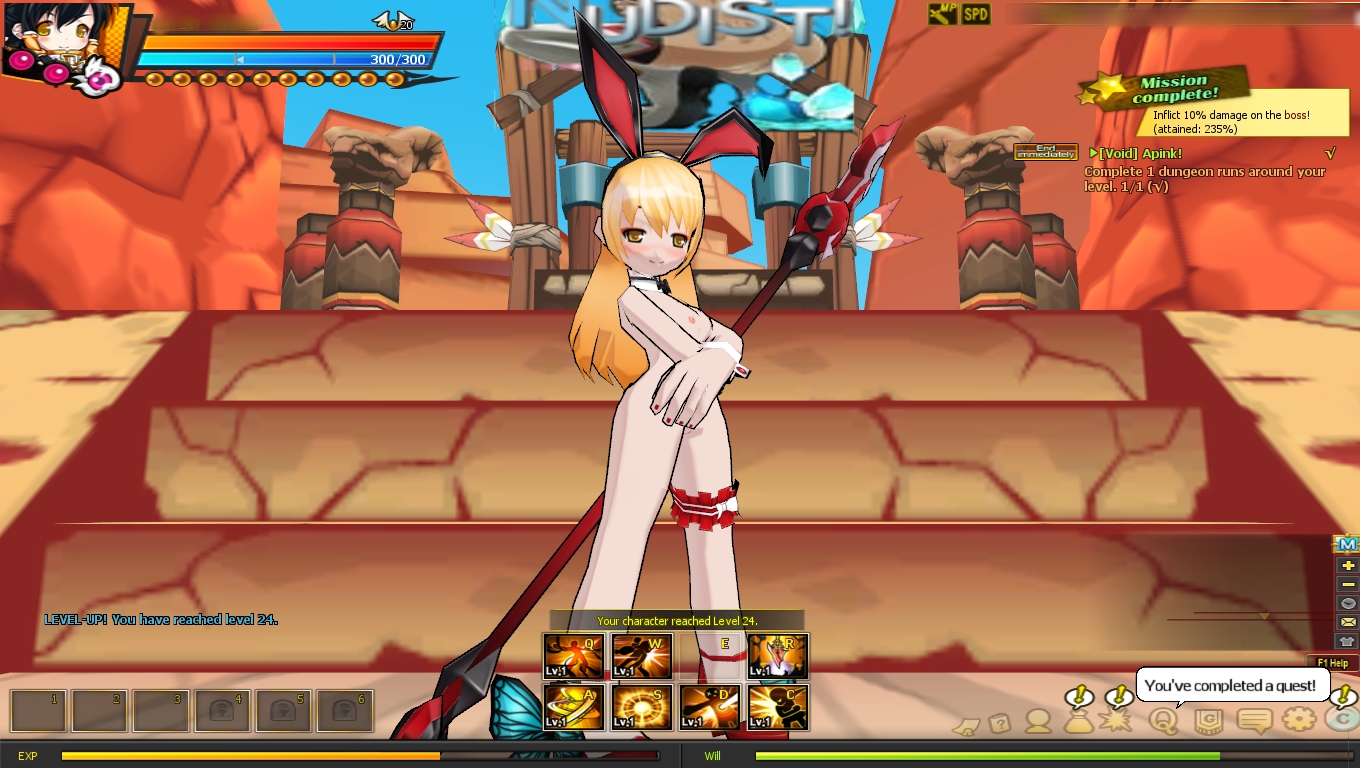Use the A hotkey spinning slash skill
1360x768 pixels.
tap(574, 707)
